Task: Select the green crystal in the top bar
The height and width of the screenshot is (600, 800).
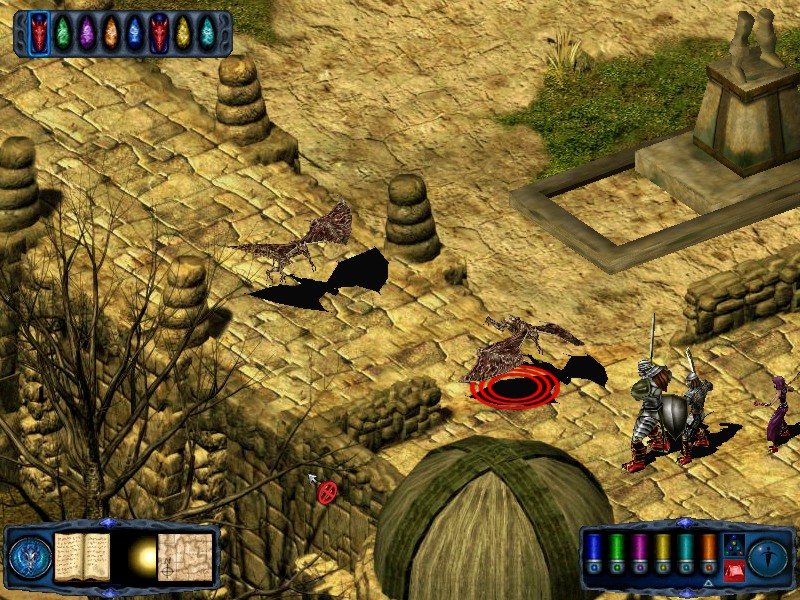Action: click(x=63, y=33)
